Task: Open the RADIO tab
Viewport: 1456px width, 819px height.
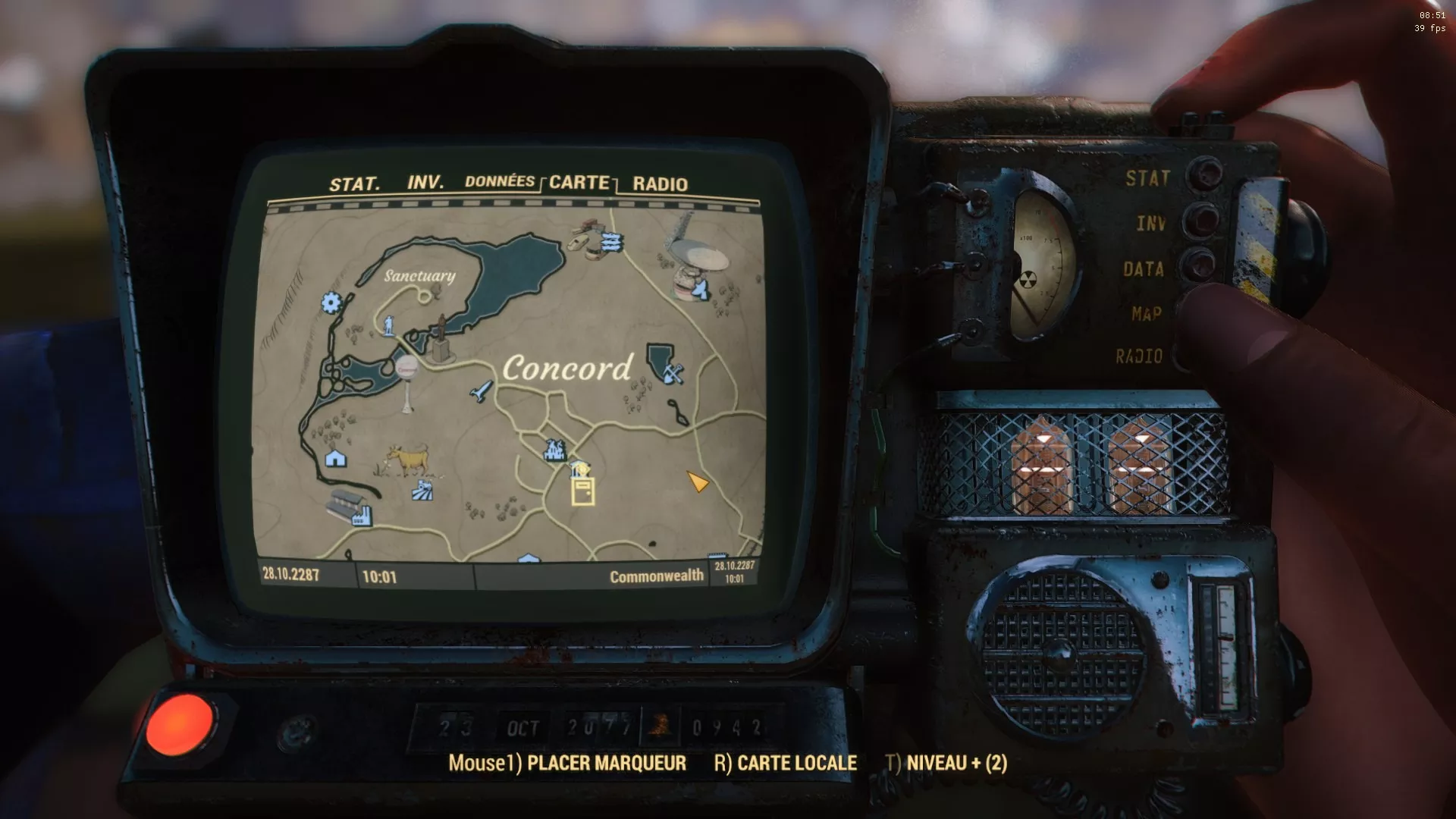Action: (660, 184)
